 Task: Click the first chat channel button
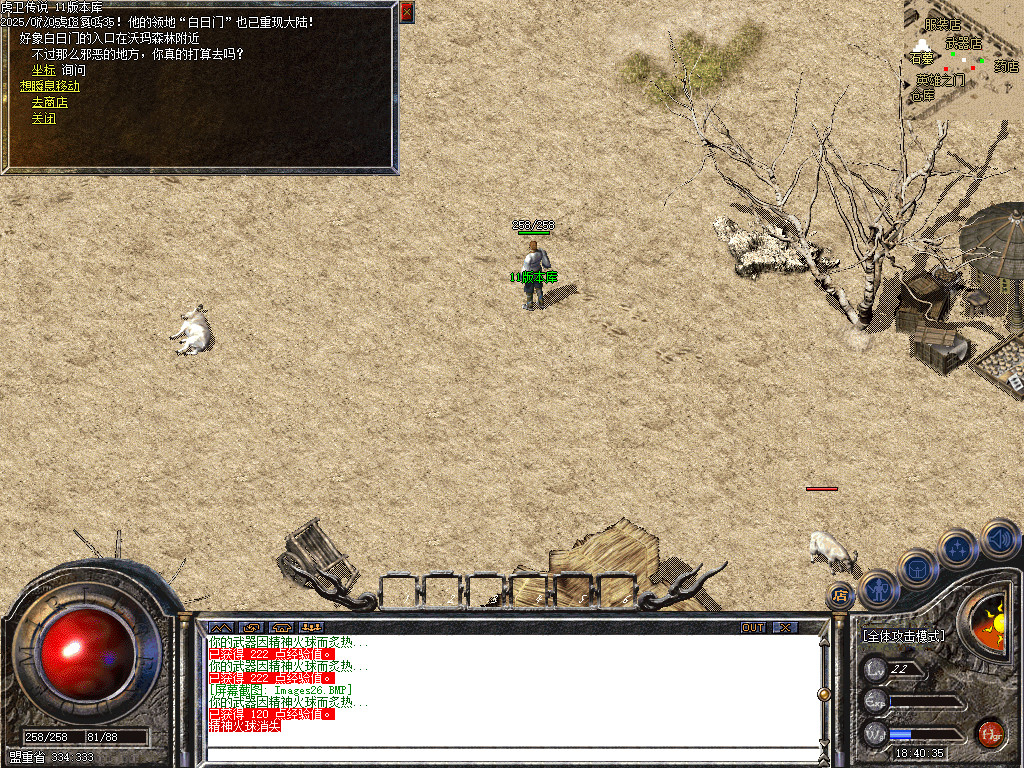220,627
